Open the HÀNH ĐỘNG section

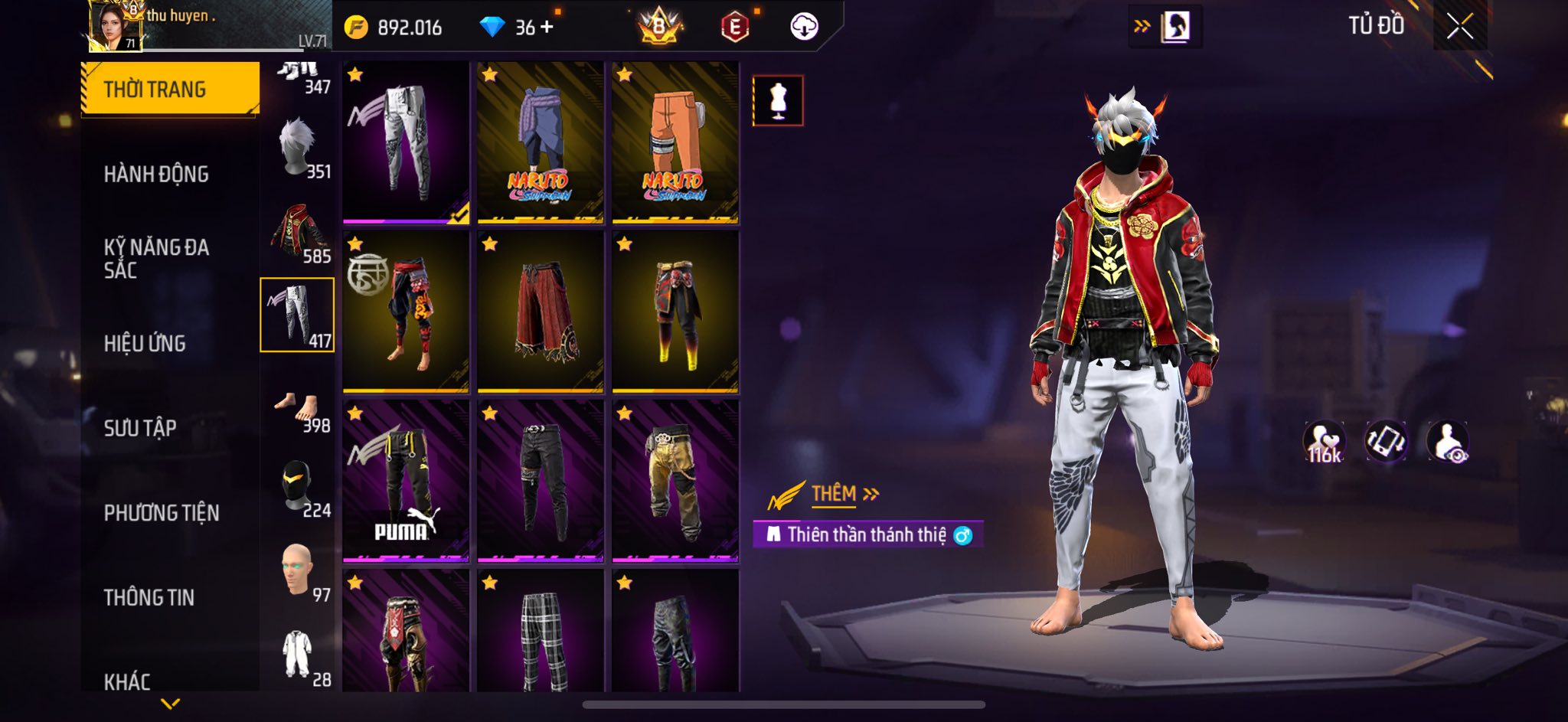[x=156, y=174]
